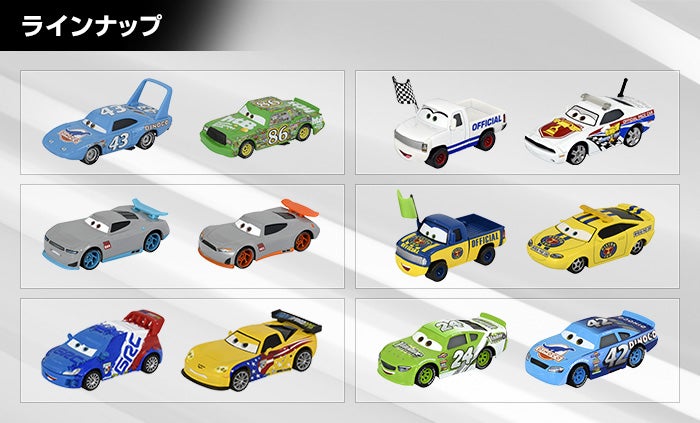Select the blue Dinoco number 42 racer
Viewport: 700px width, 423px height.
pos(590,350)
